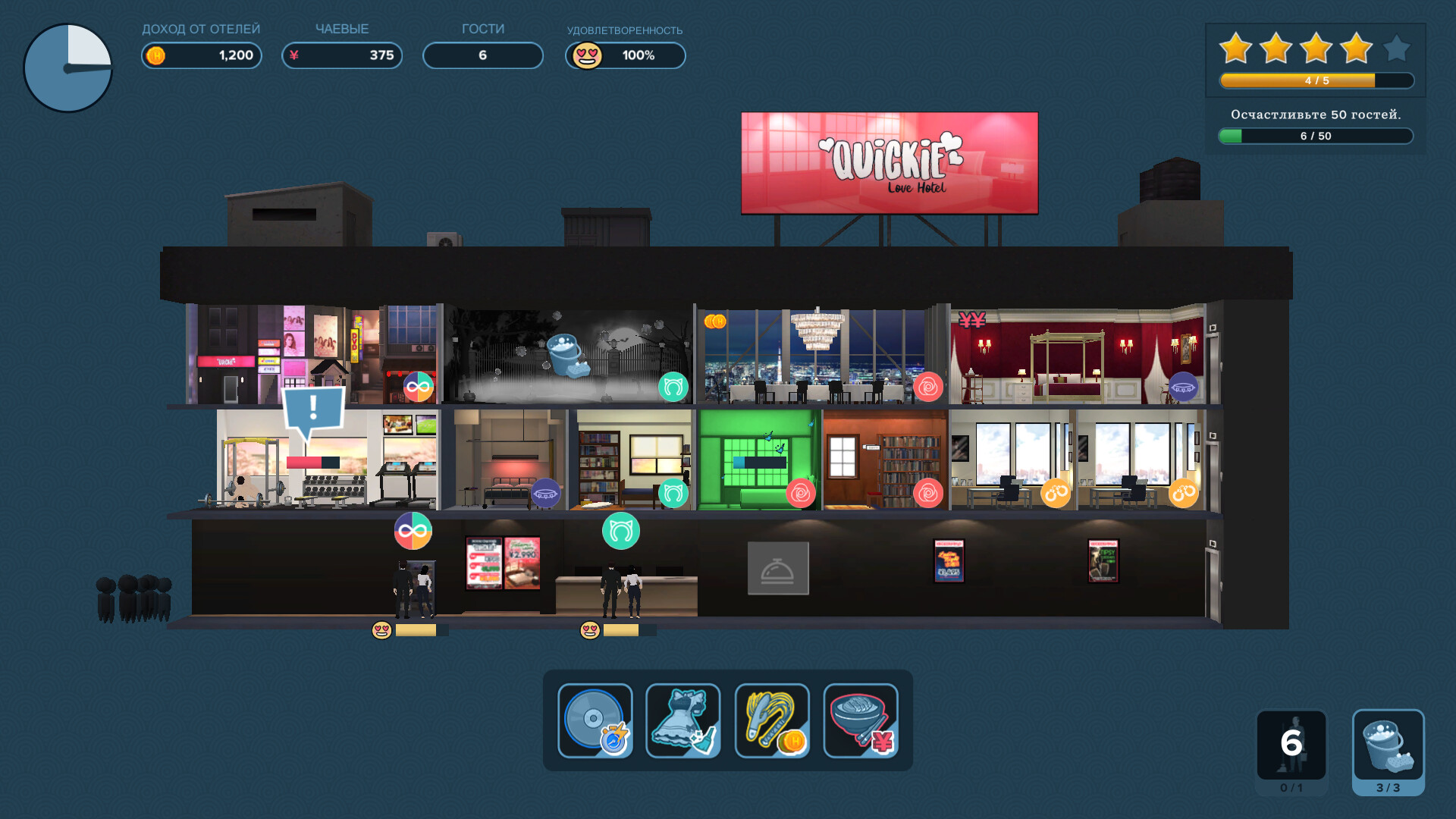This screenshot has width=1456, height=819.
Task: Click the exclamation bubble above the gym
Action: [312, 408]
